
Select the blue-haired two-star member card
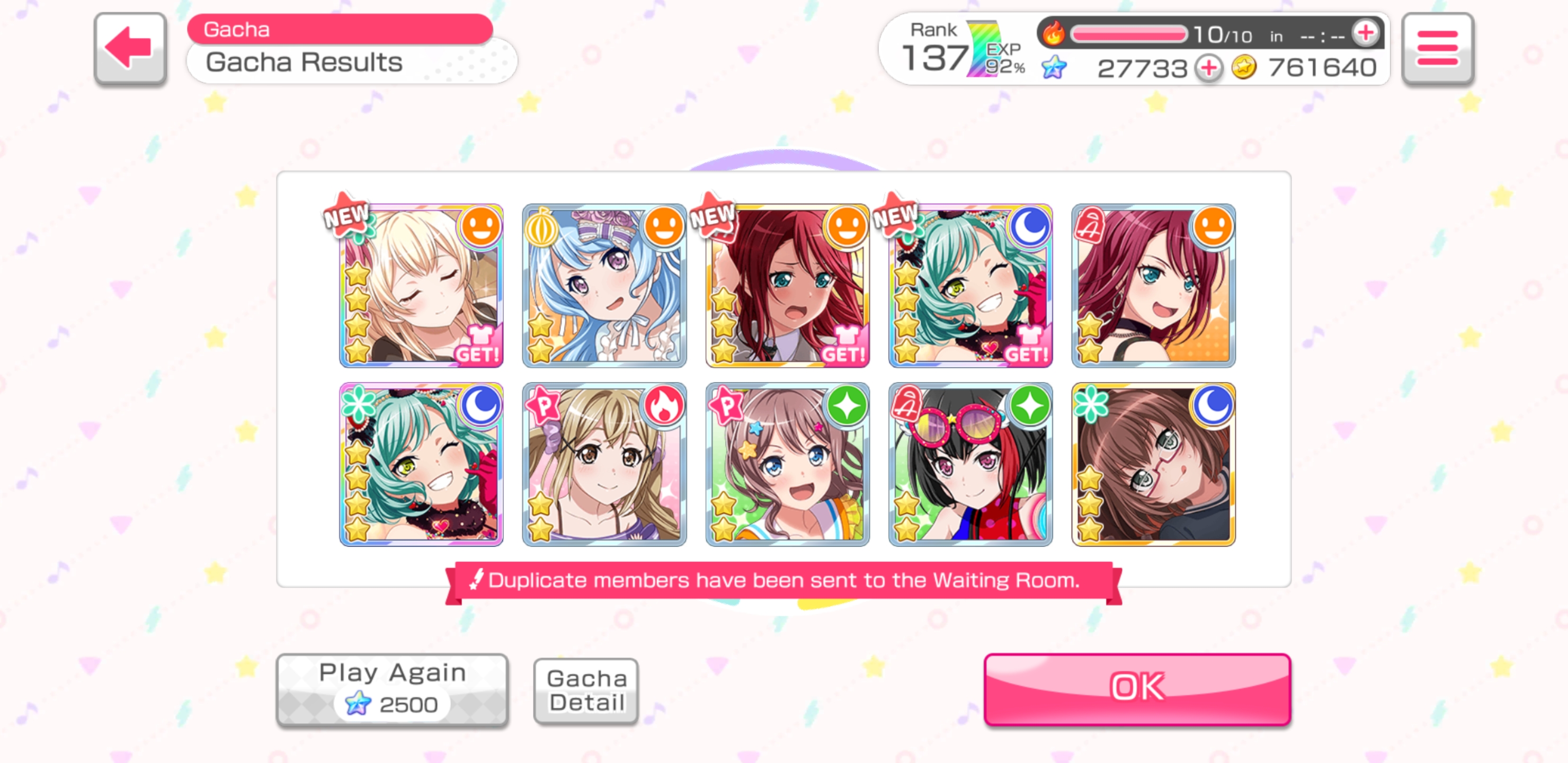click(x=604, y=286)
